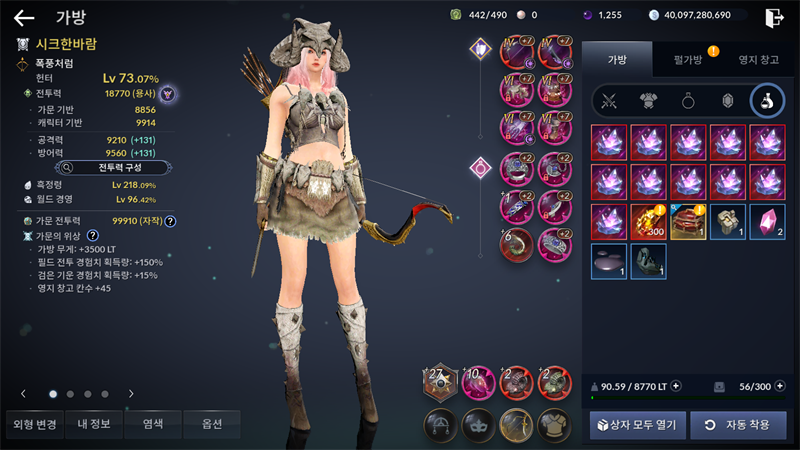
Task: Select the 가방 tab
Action: (617, 60)
